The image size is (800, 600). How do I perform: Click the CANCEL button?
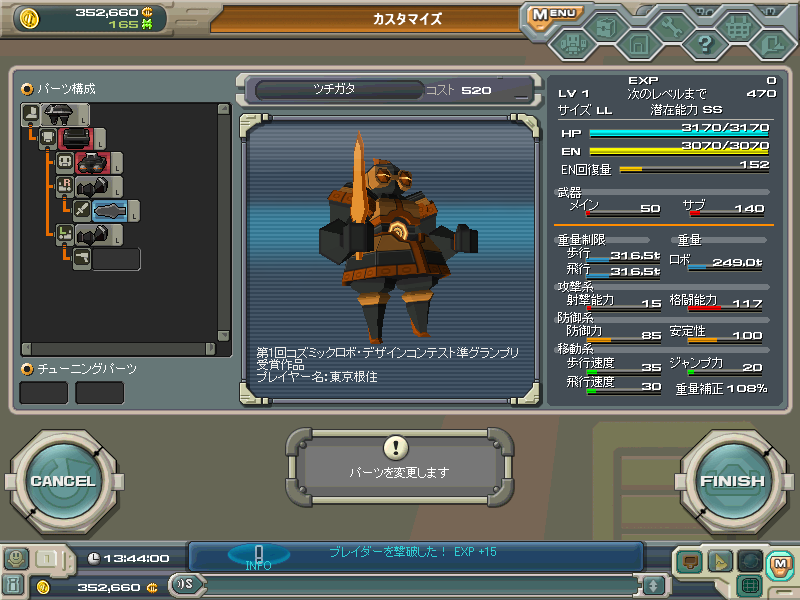point(62,481)
